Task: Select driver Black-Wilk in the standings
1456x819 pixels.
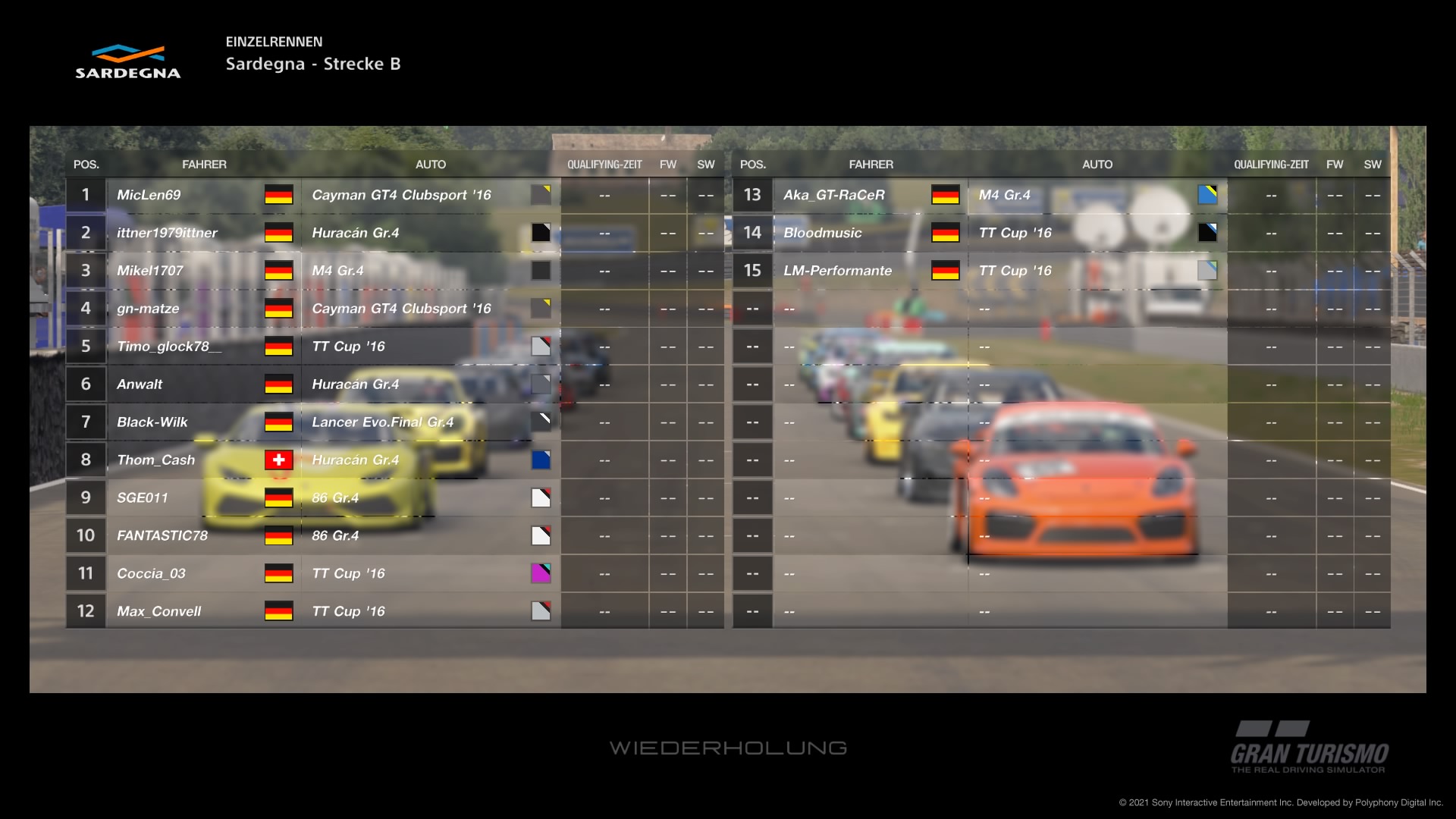Action: pyautogui.click(x=152, y=422)
